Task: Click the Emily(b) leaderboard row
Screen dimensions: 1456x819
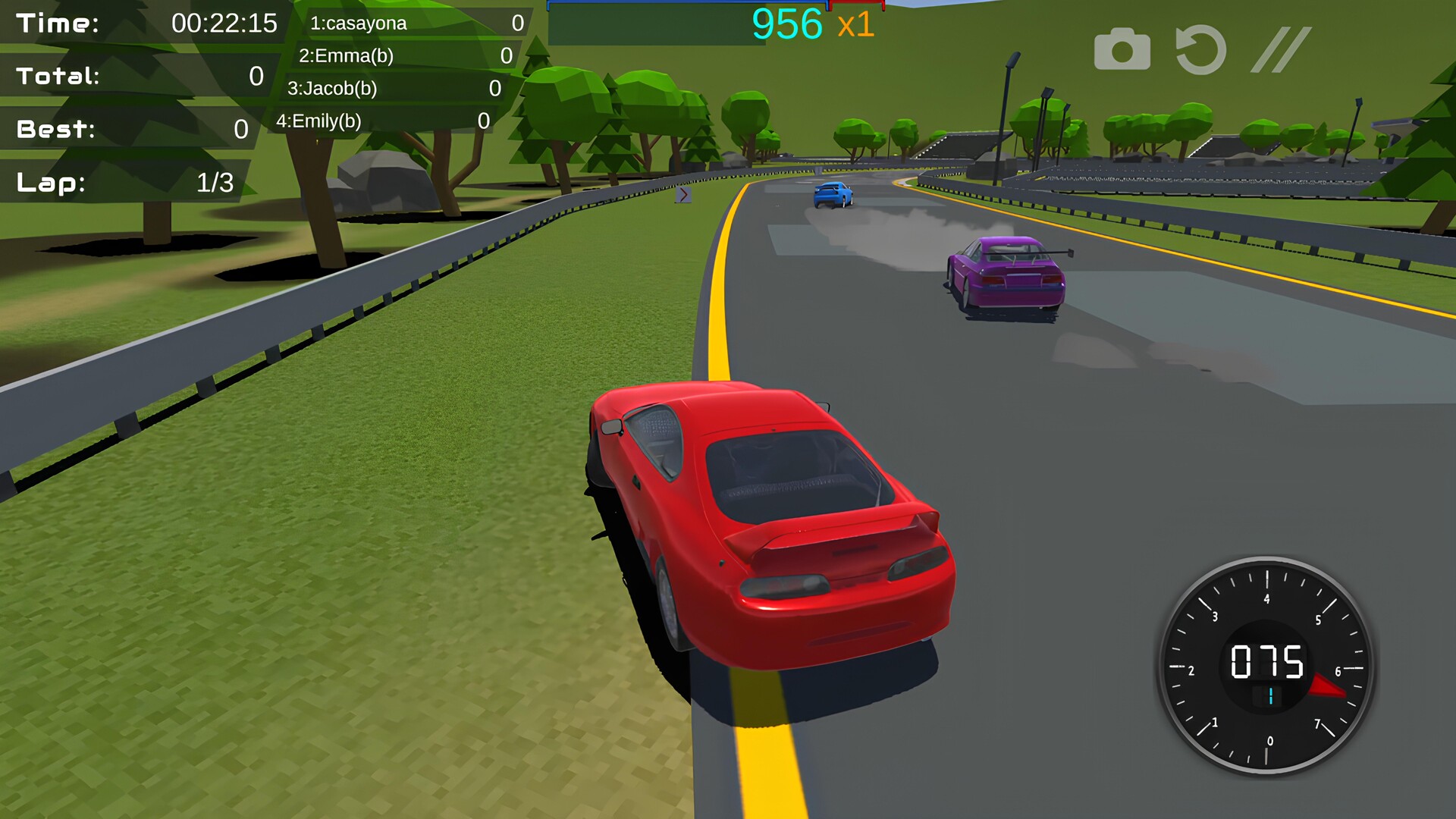Action: 381,121
